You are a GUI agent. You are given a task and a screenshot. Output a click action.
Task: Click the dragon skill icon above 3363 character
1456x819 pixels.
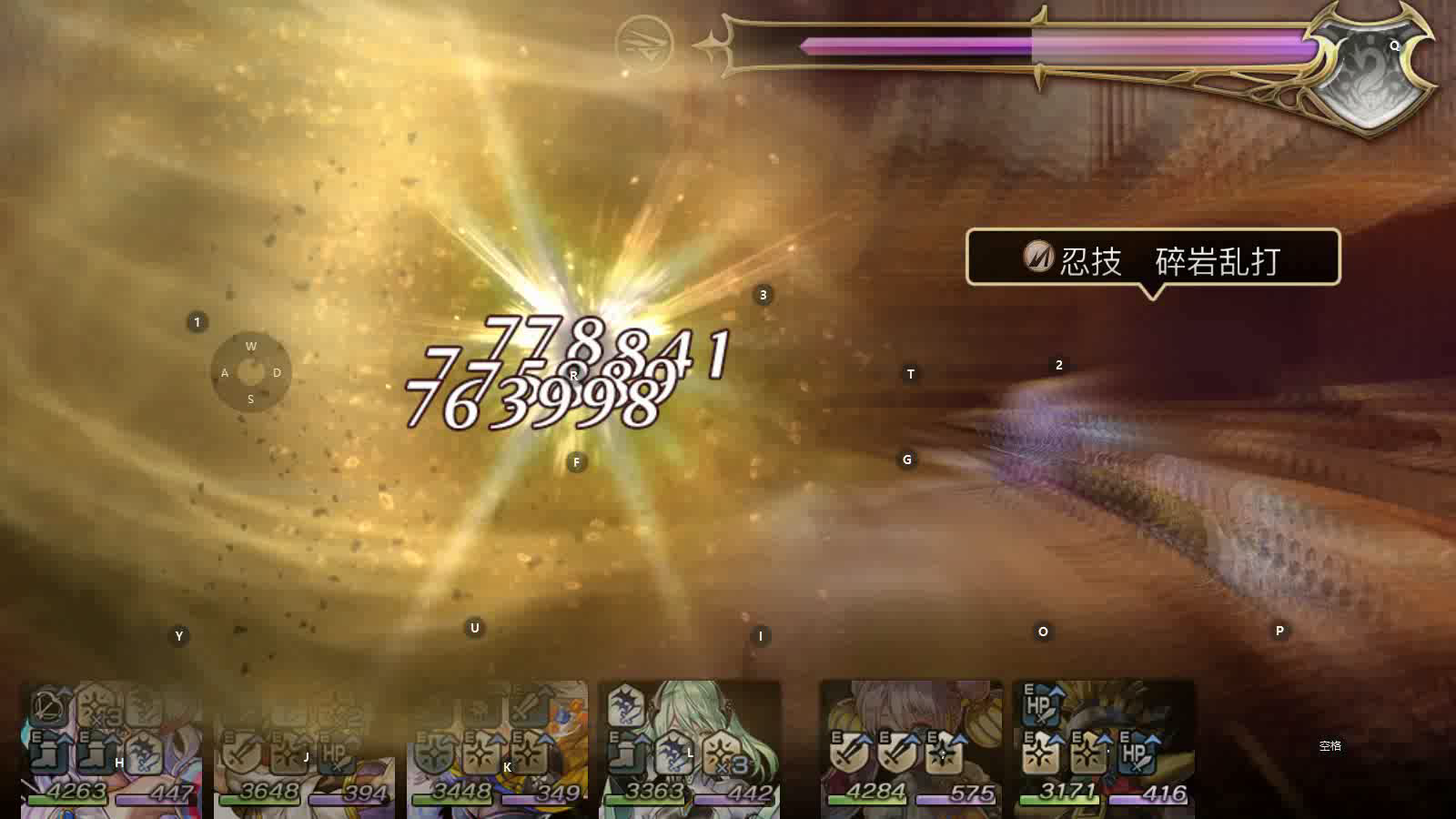tap(625, 705)
